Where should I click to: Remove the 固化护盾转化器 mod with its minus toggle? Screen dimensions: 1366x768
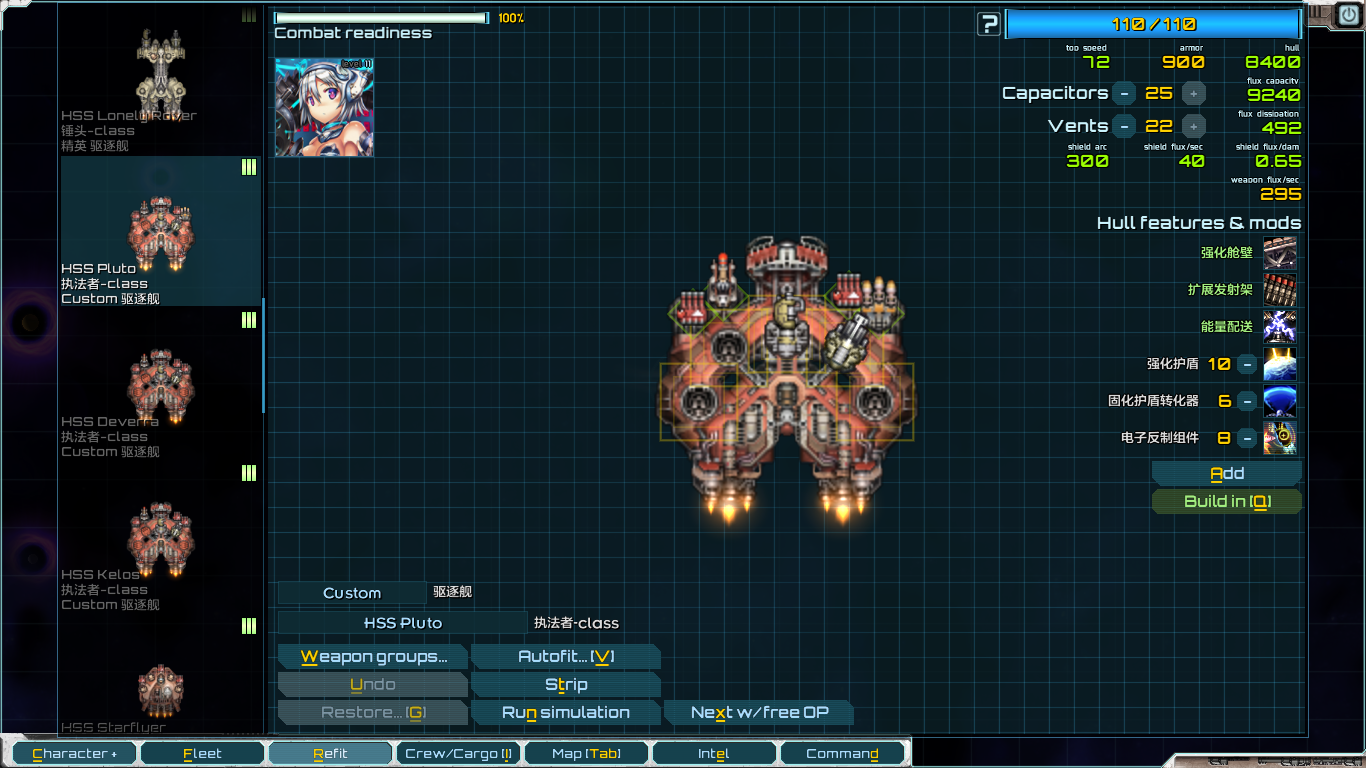tap(1247, 401)
